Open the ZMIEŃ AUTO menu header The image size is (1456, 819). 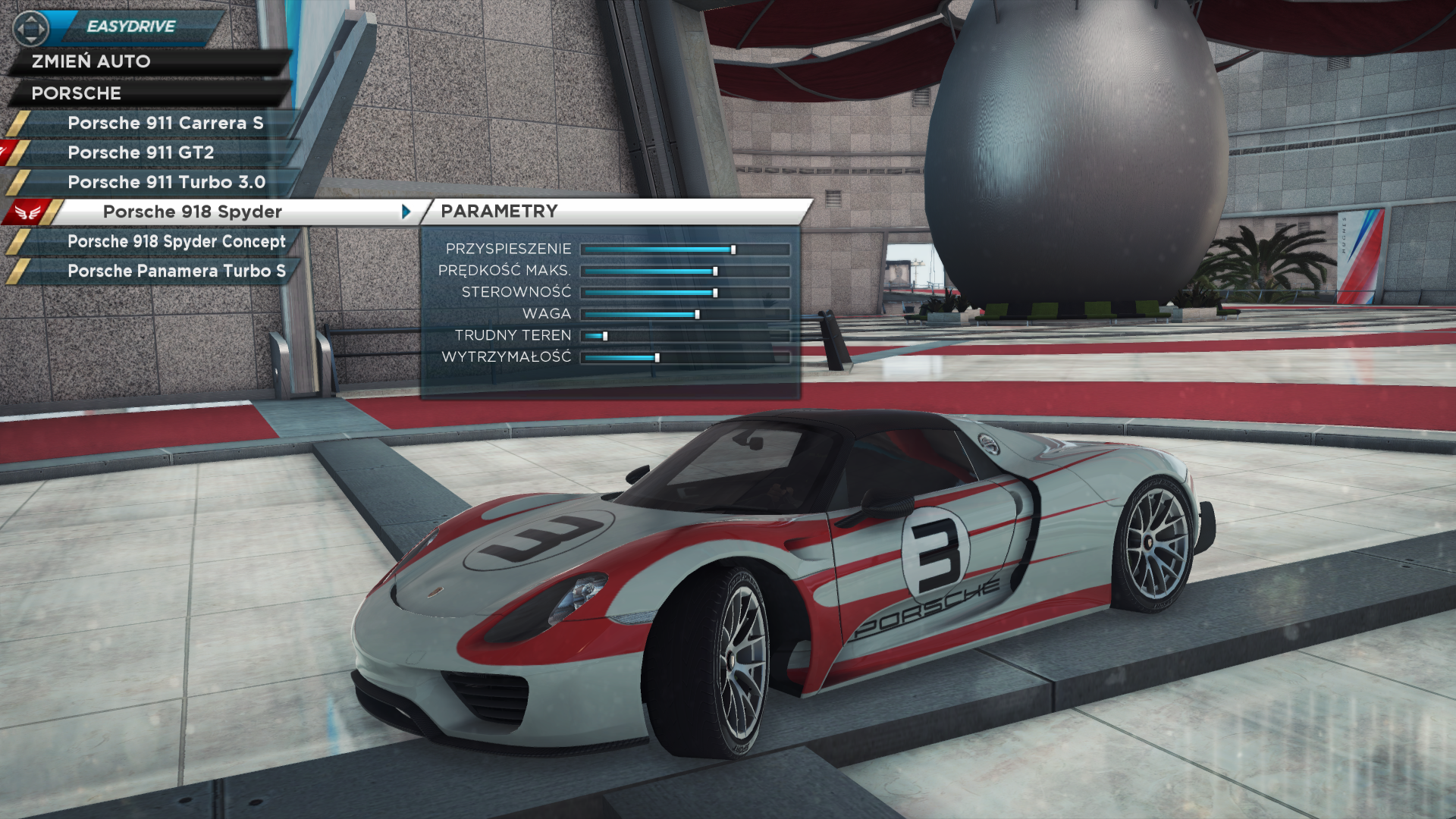click(x=91, y=61)
